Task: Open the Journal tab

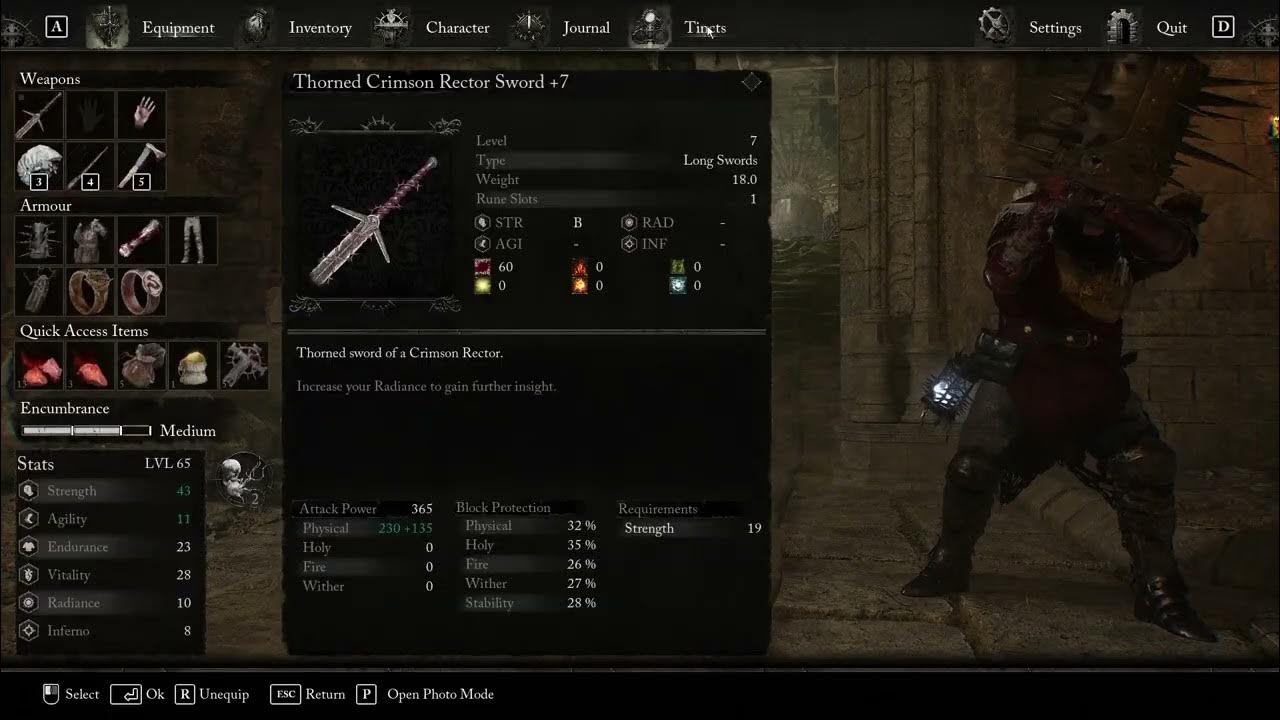Action: [x=586, y=27]
